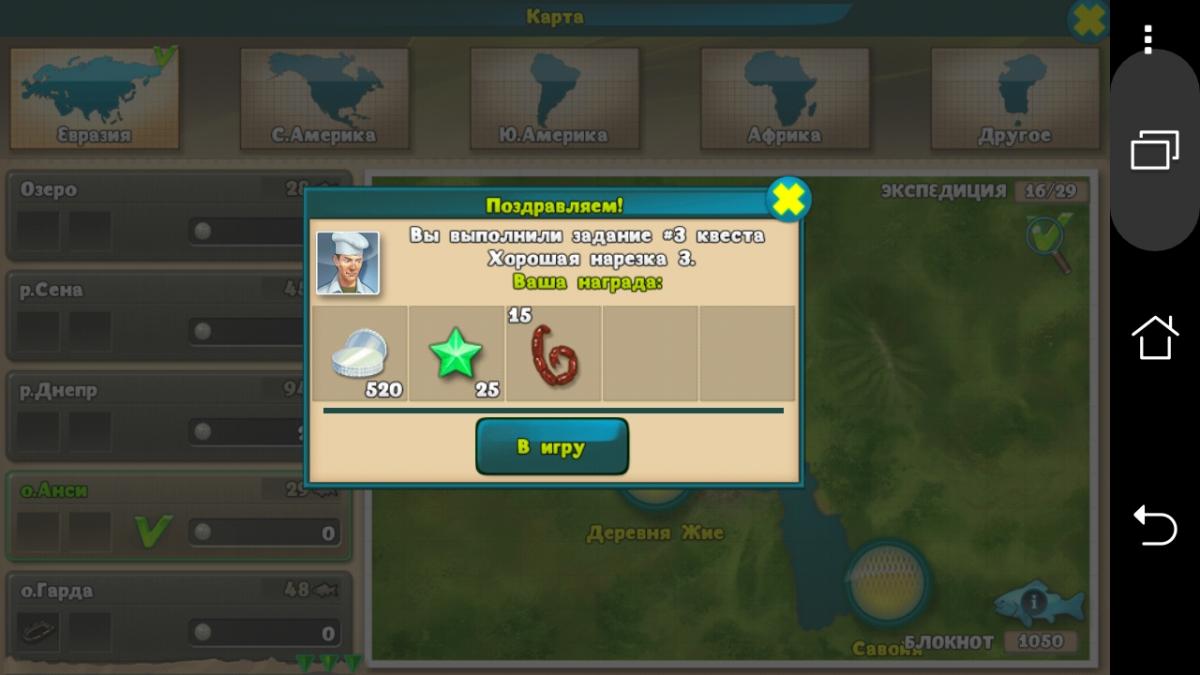Open the Ю.Америка continent tab
This screenshot has width=1200, height=675.
(x=554, y=98)
